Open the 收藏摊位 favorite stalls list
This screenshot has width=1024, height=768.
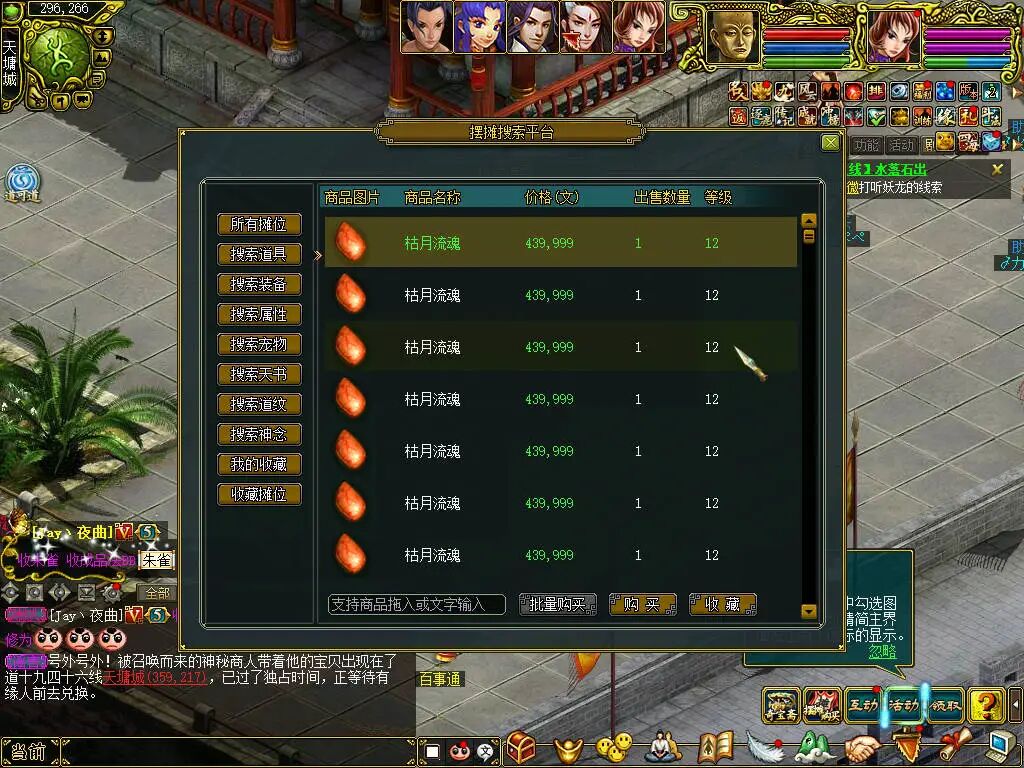259,495
